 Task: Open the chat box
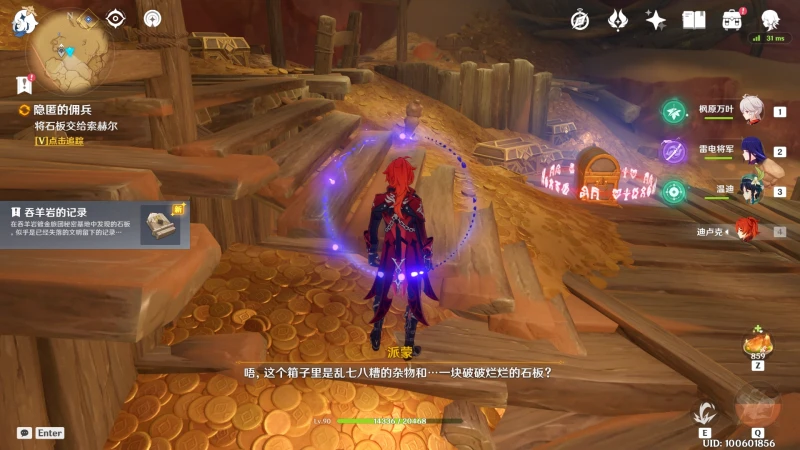25,433
